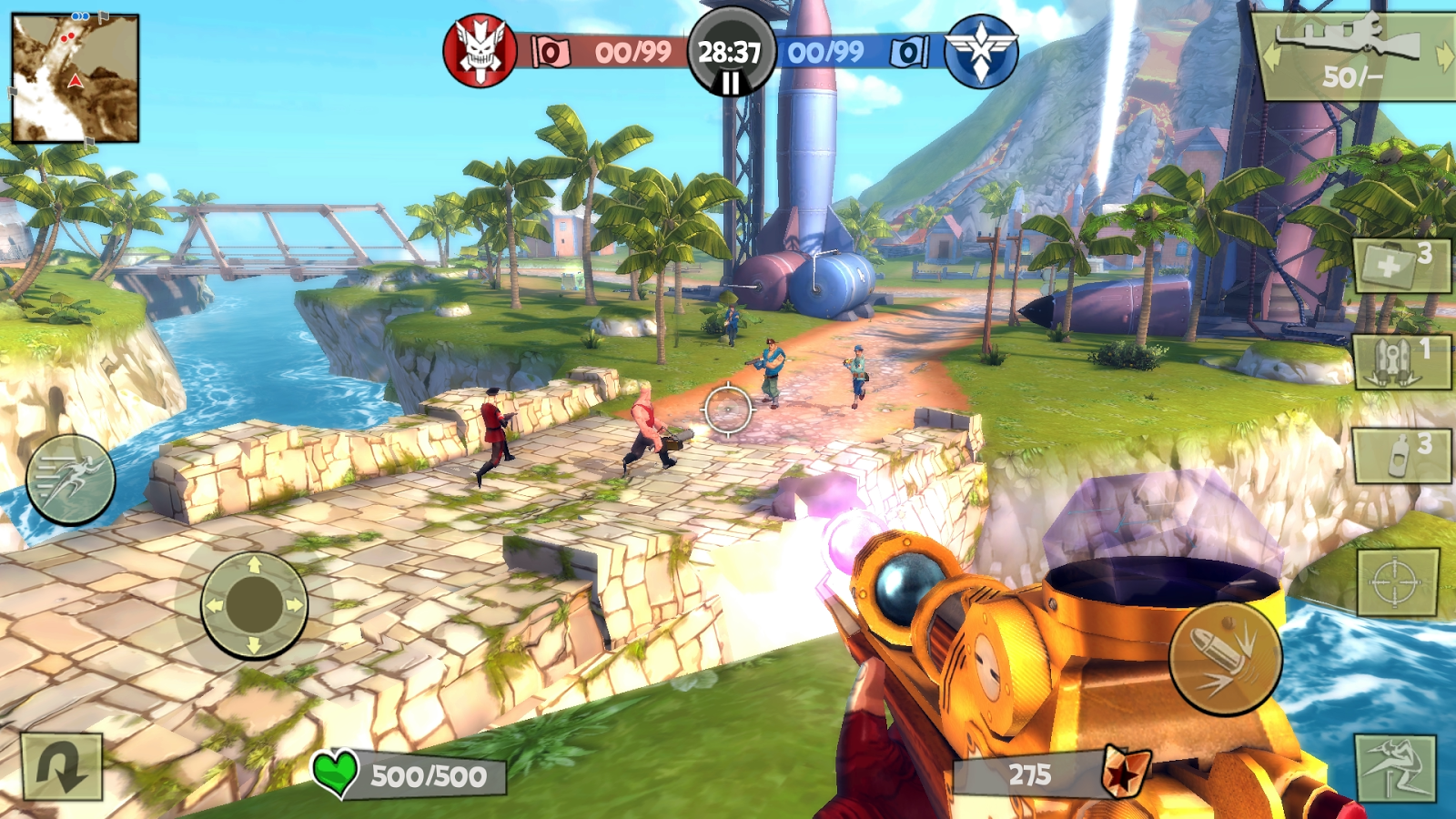
Task: Toggle the aim-down-sights crosshair button
Action: click(1398, 582)
